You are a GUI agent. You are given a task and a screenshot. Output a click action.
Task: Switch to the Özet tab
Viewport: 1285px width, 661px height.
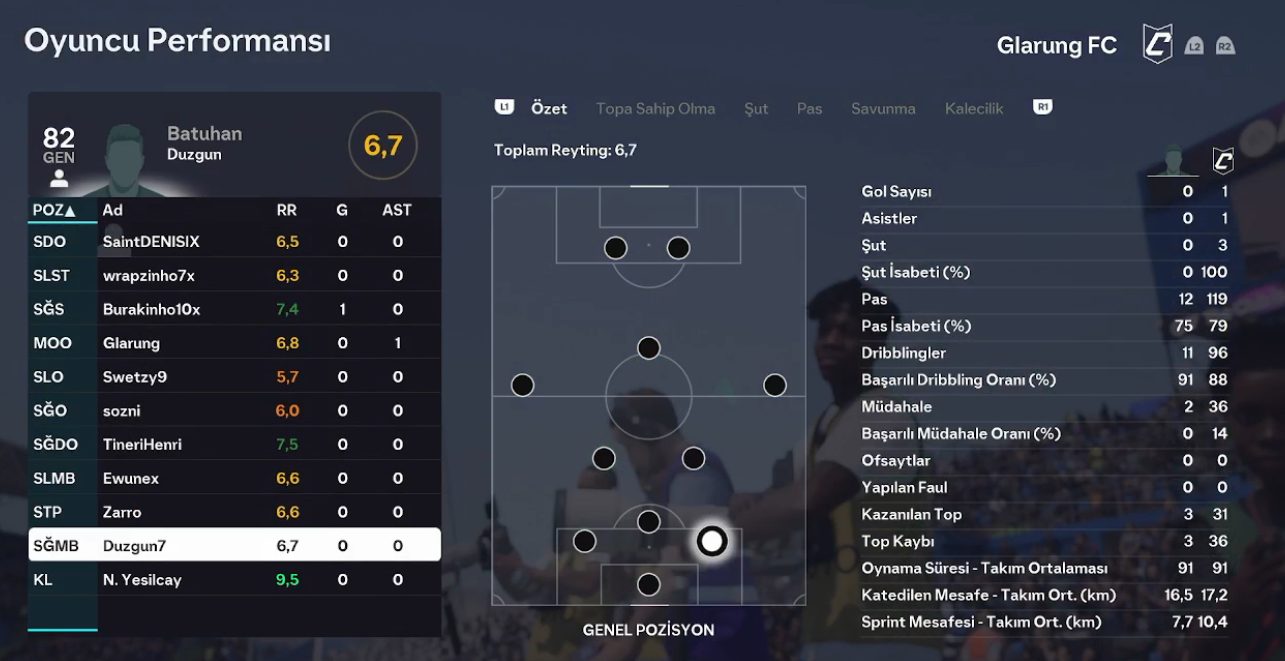[549, 108]
